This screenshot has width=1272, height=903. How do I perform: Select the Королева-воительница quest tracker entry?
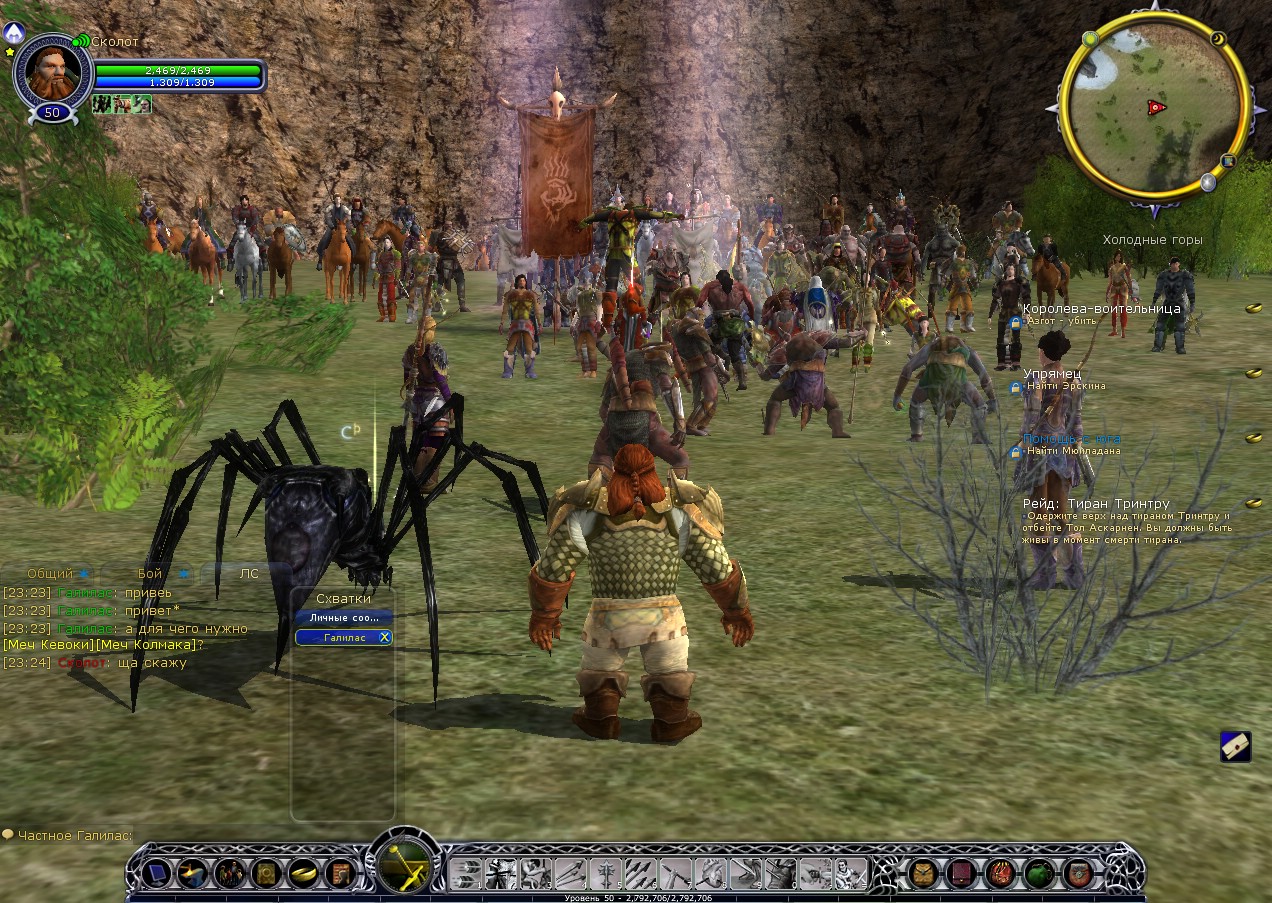tap(1101, 309)
